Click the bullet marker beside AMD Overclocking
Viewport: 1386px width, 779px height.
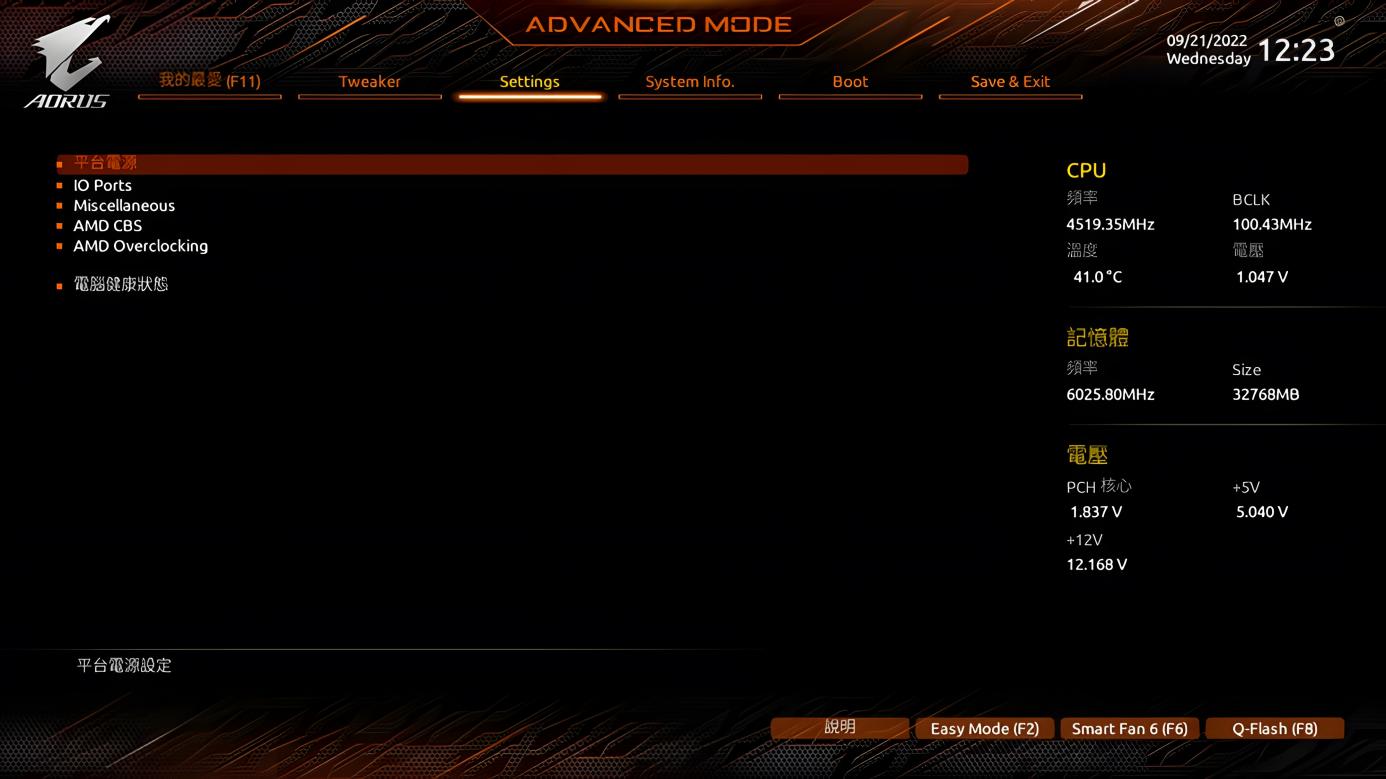pyautogui.click(x=61, y=245)
